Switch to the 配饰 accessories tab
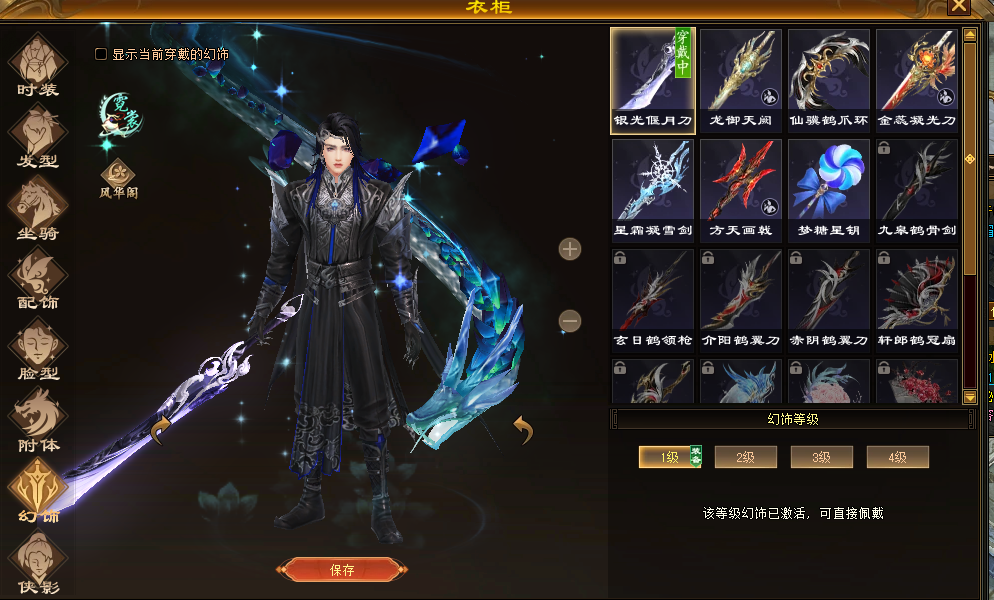The height and width of the screenshot is (600, 994). coord(38,279)
